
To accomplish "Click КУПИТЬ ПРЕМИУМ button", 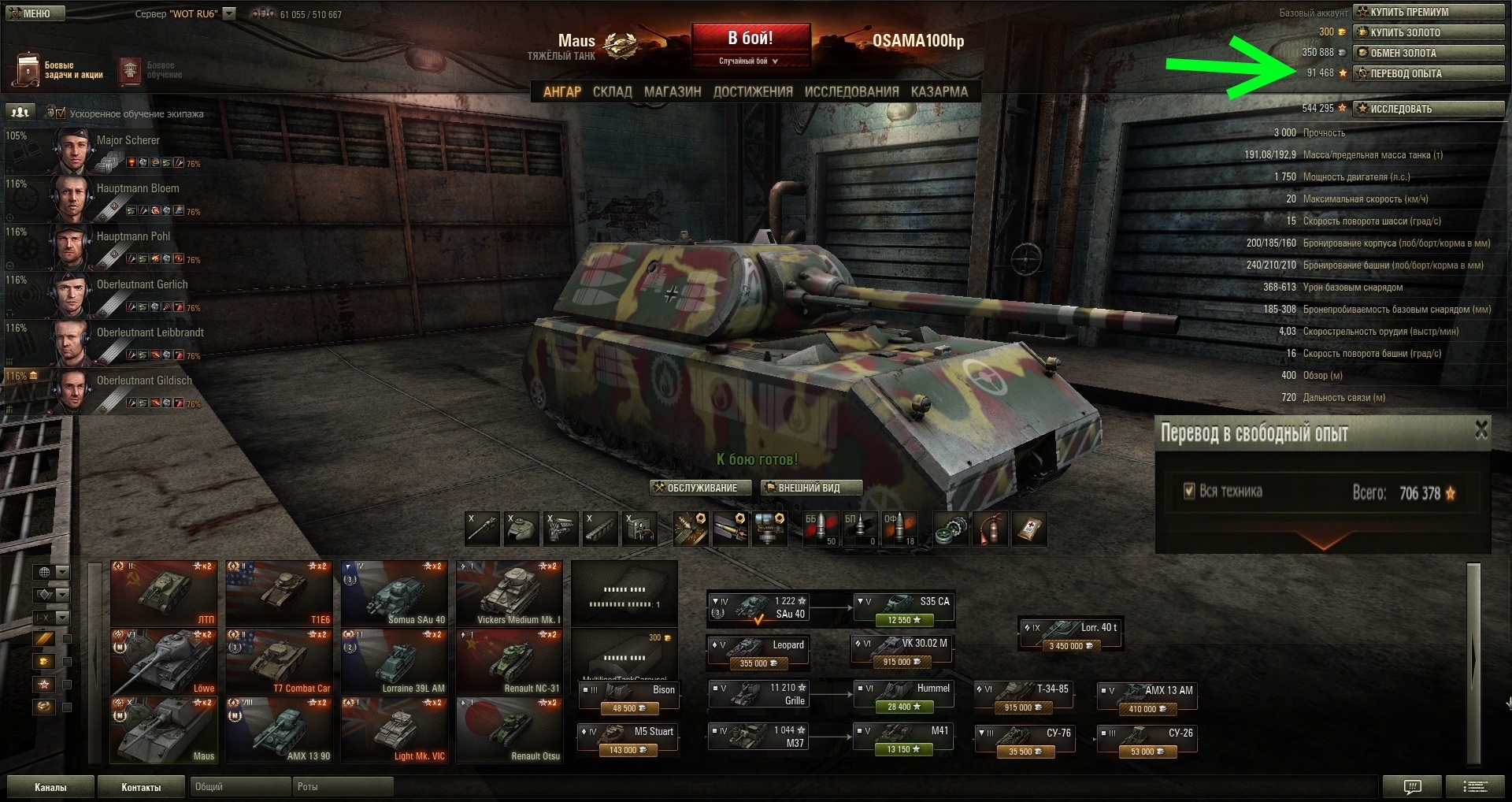I will 1428,12.
